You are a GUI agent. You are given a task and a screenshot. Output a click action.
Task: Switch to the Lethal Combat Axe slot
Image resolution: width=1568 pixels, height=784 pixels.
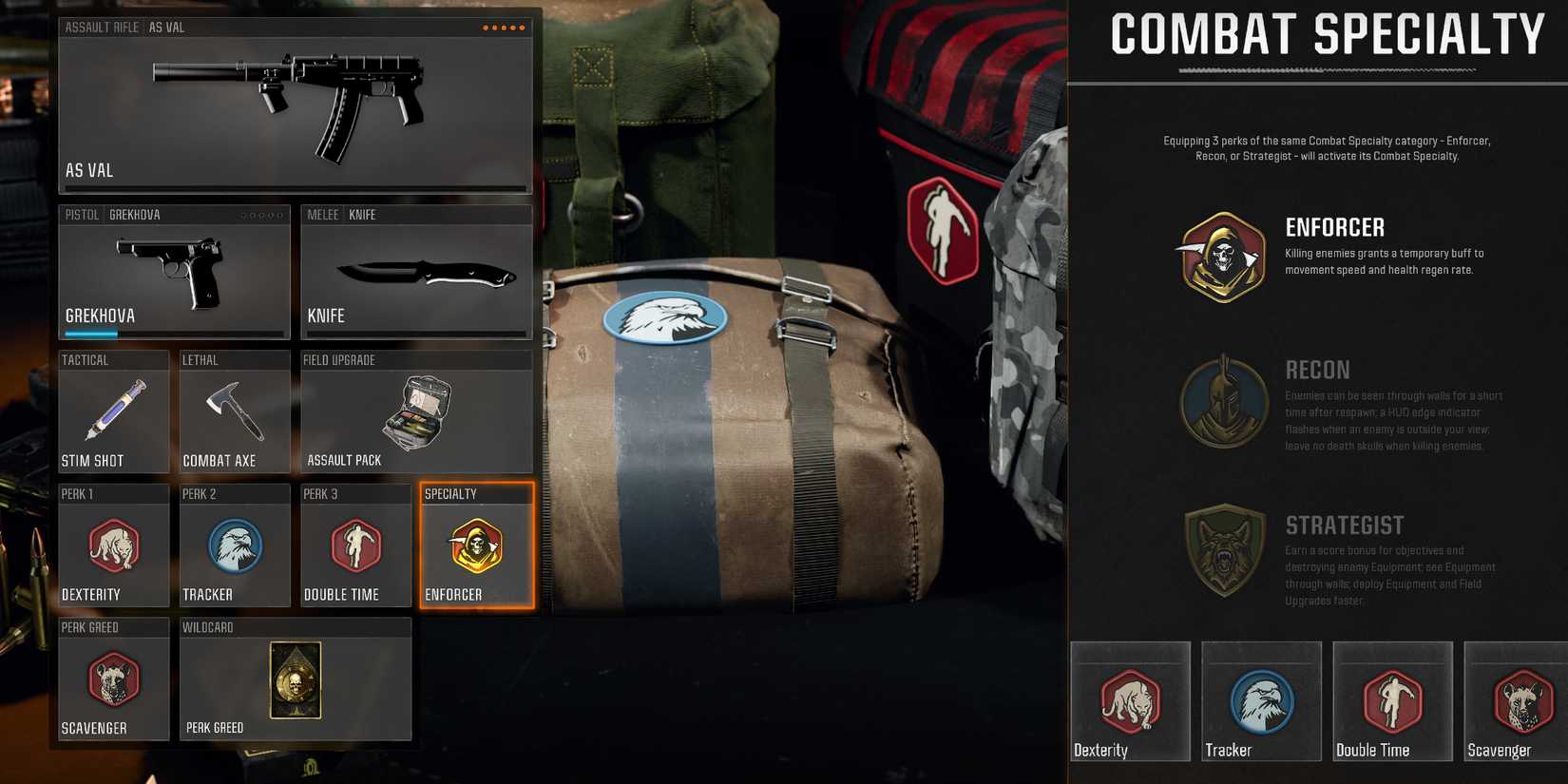pos(235,411)
